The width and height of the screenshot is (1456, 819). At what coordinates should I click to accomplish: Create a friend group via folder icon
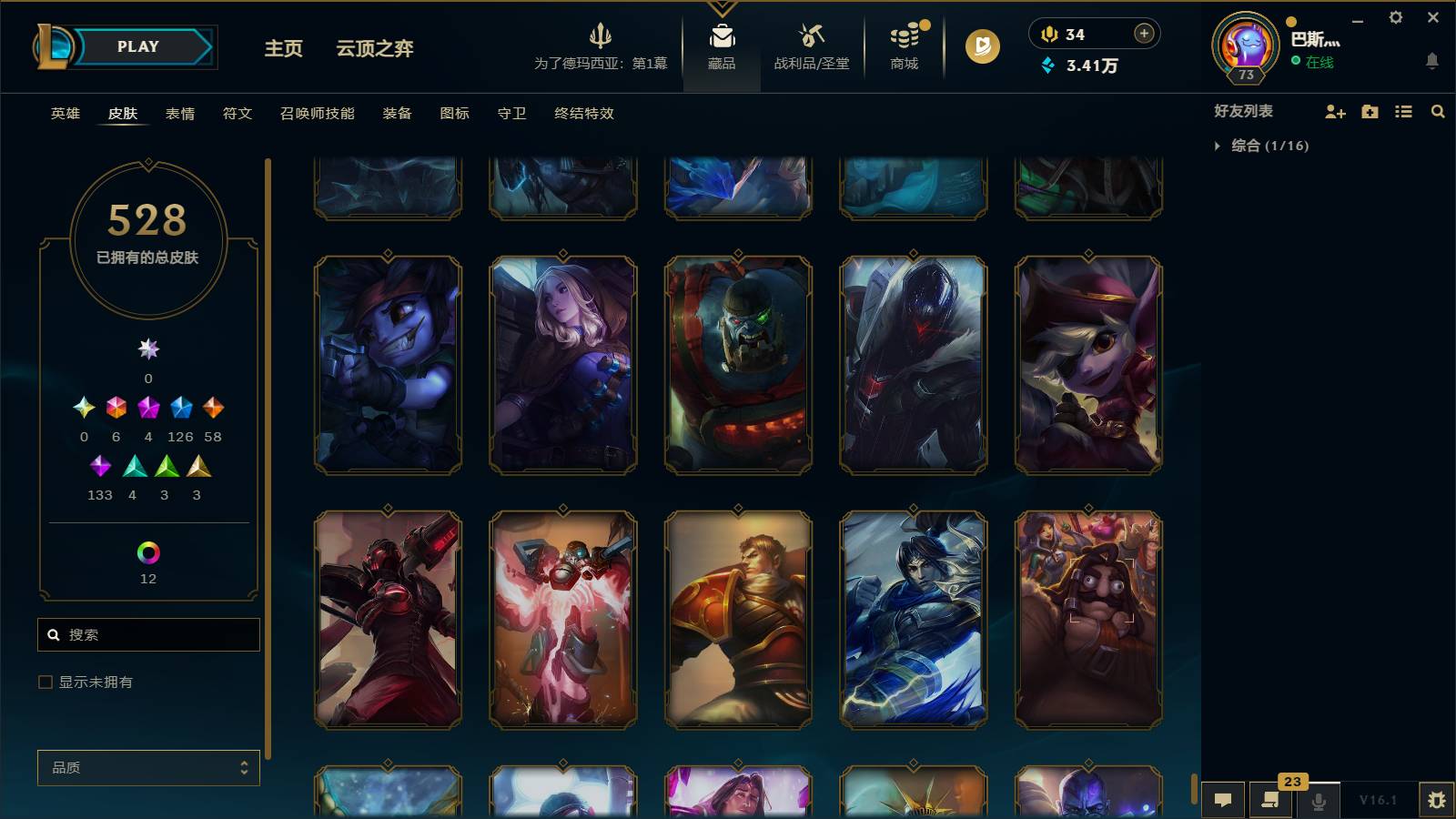point(1369,111)
